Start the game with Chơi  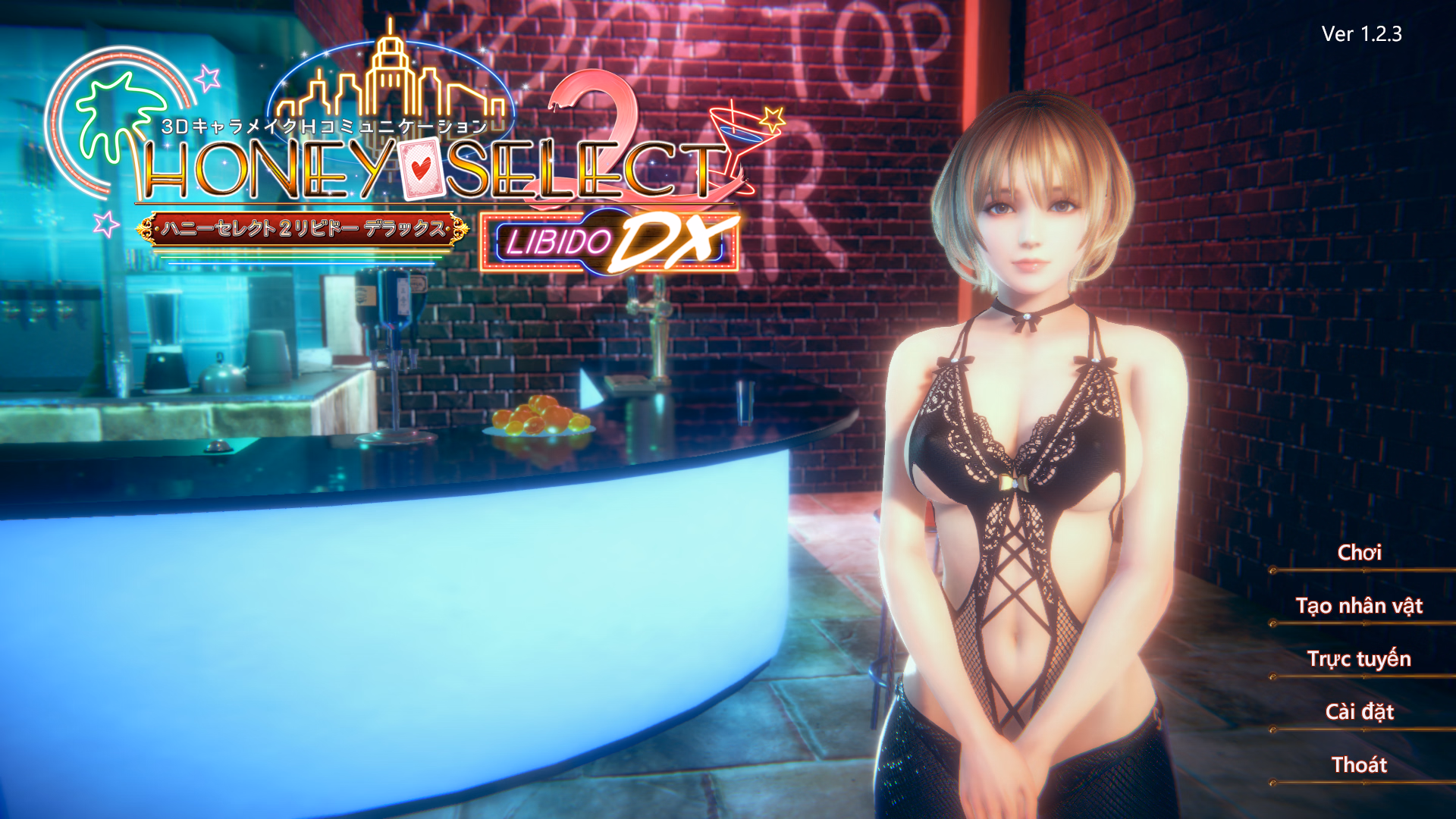coord(1359,553)
